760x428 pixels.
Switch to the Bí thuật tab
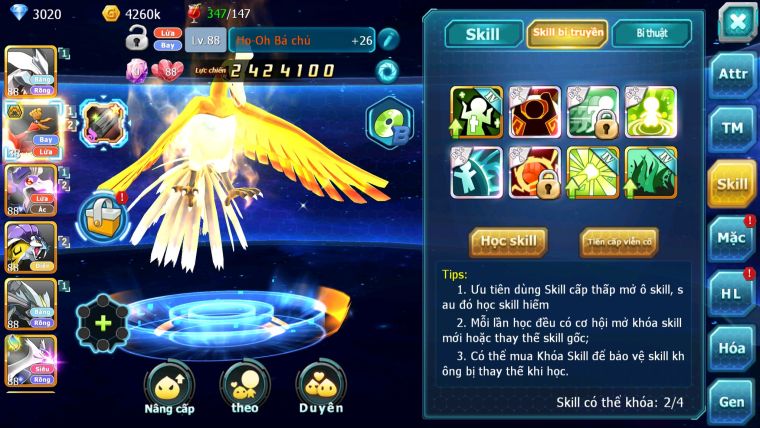[x=652, y=34]
